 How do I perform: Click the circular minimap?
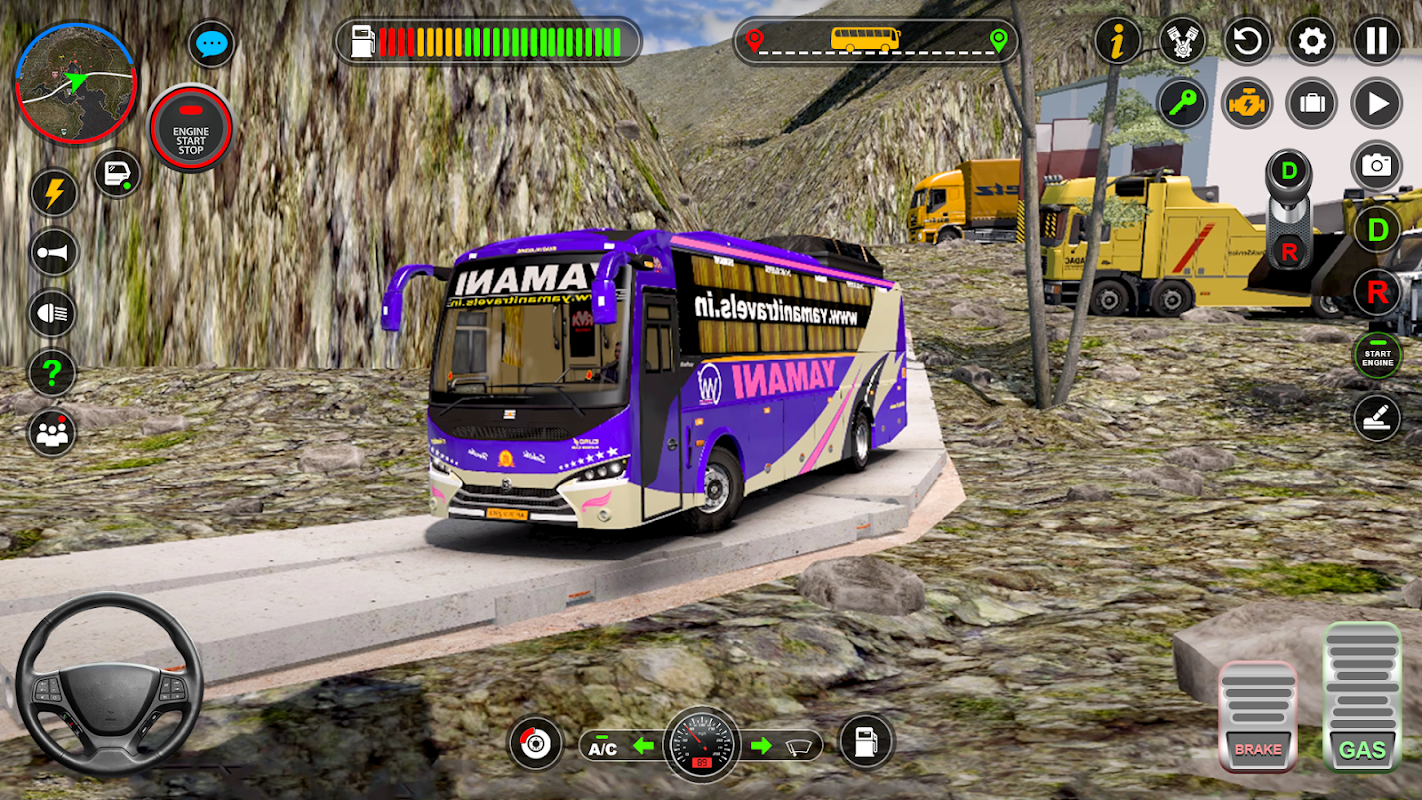[x=75, y=82]
